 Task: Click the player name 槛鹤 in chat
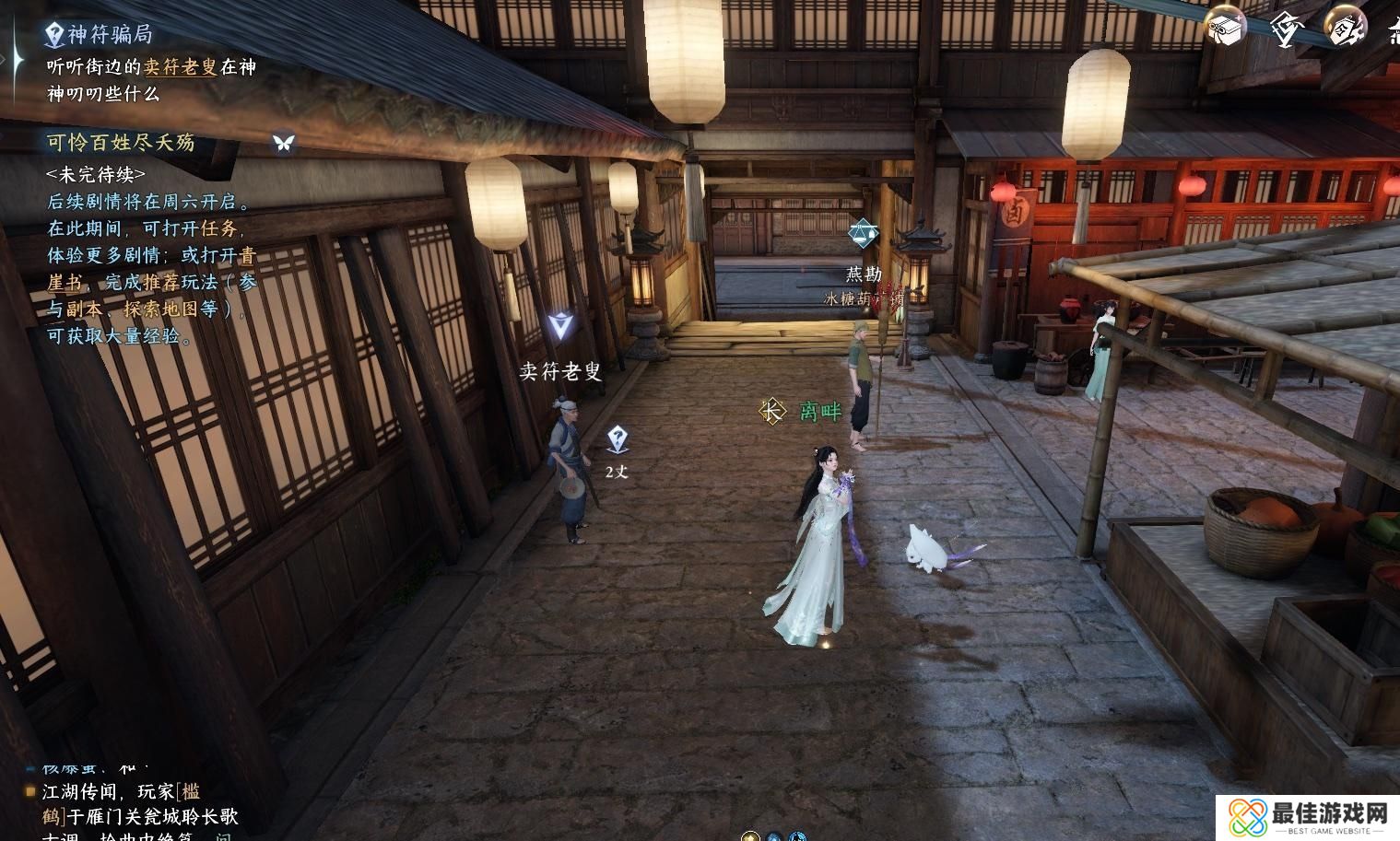(x=189, y=791)
